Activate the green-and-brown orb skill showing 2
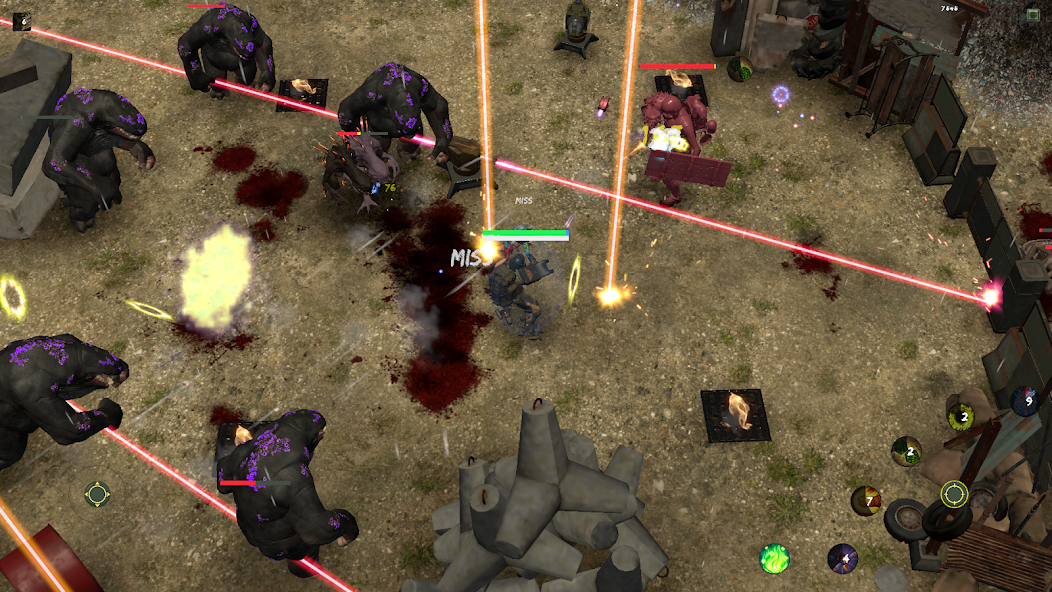 tap(906, 451)
